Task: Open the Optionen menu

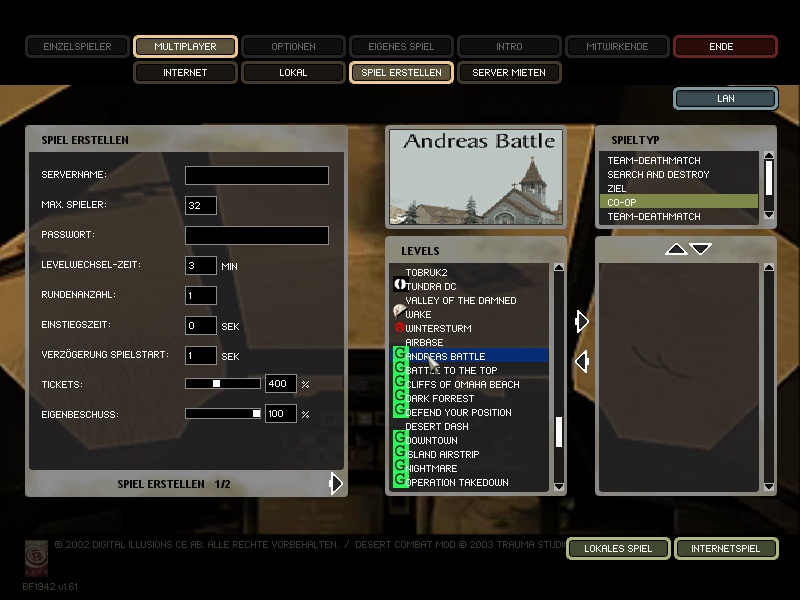Action: pyautogui.click(x=293, y=46)
